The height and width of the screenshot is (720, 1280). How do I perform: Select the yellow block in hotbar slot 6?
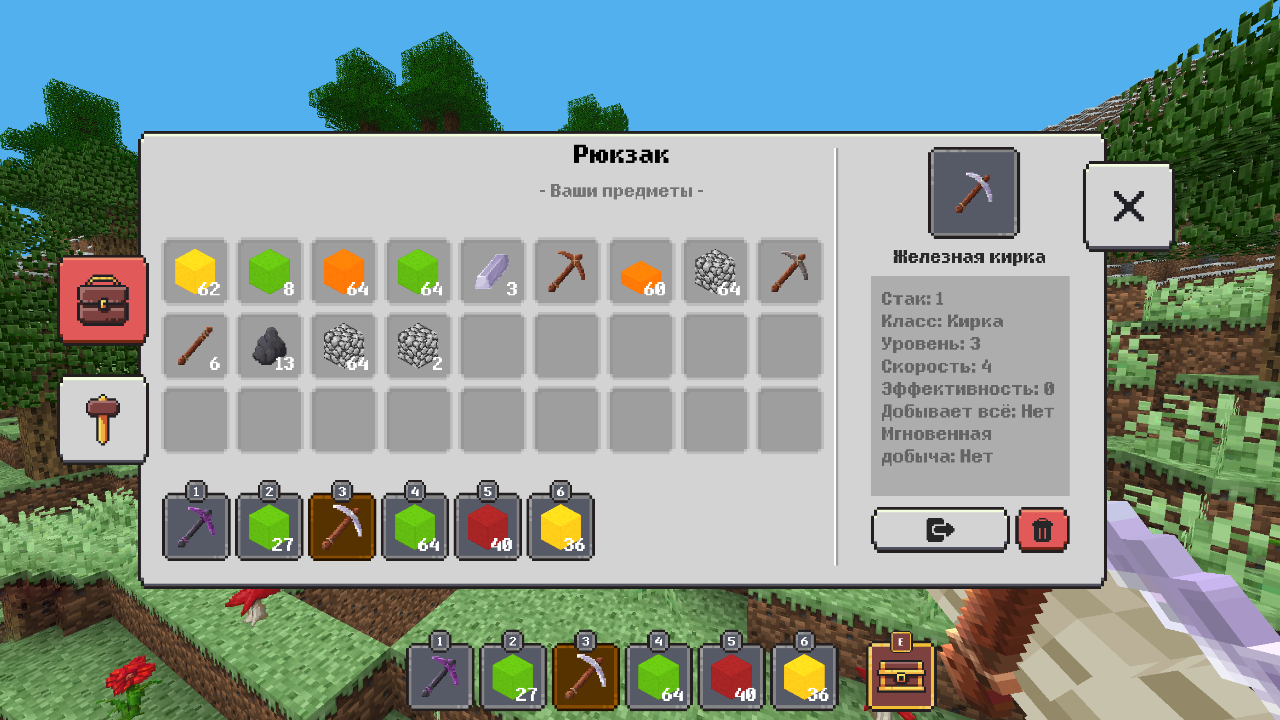562,528
